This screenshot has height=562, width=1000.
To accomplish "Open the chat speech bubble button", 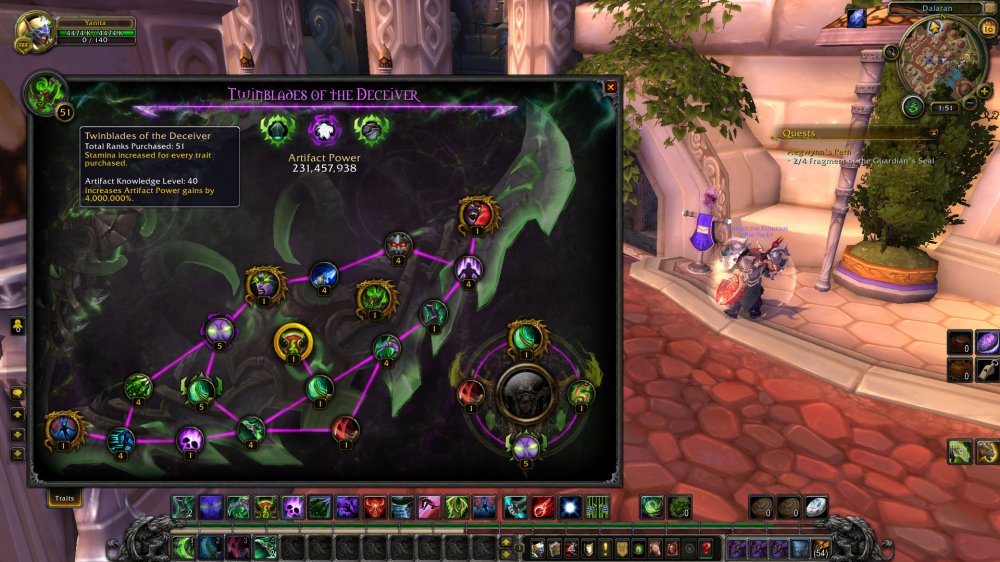I will pyautogui.click(x=17, y=395).
